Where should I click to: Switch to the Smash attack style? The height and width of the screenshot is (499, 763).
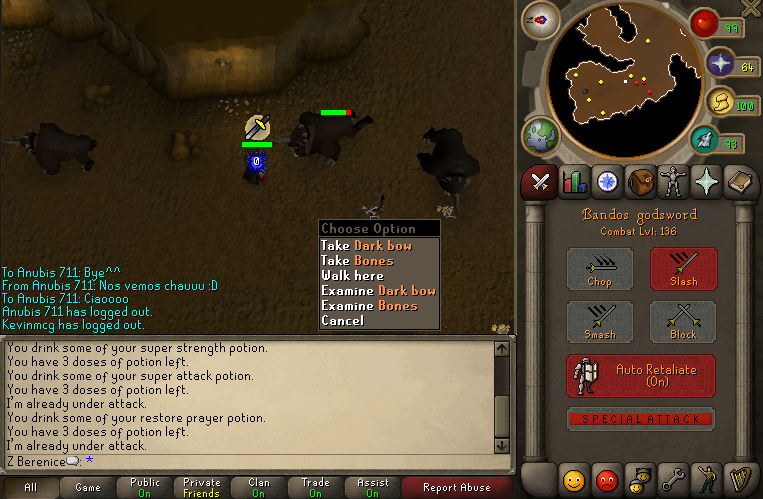tap(600, 322)
